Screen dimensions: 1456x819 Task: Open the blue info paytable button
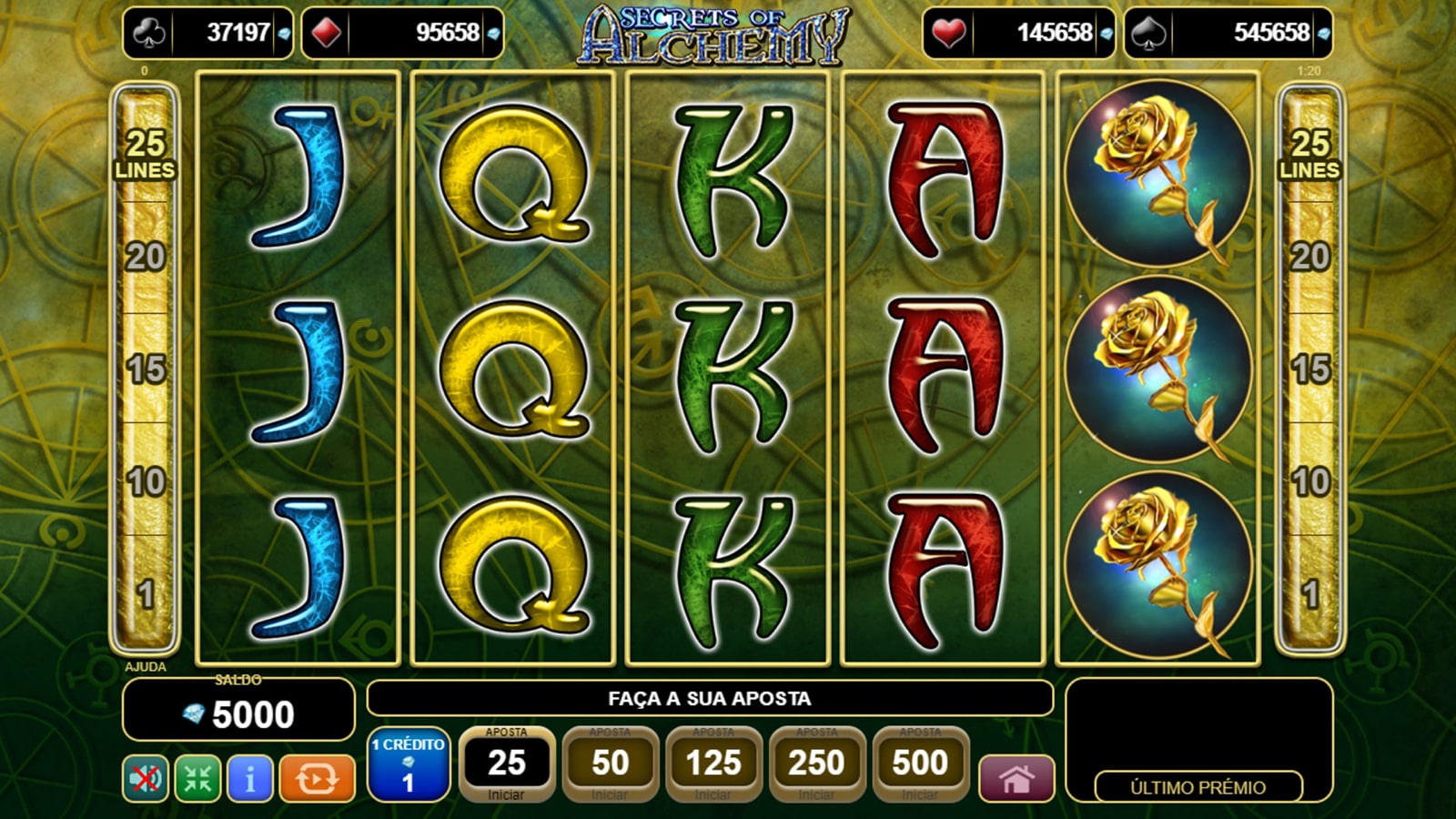point(250,779)
